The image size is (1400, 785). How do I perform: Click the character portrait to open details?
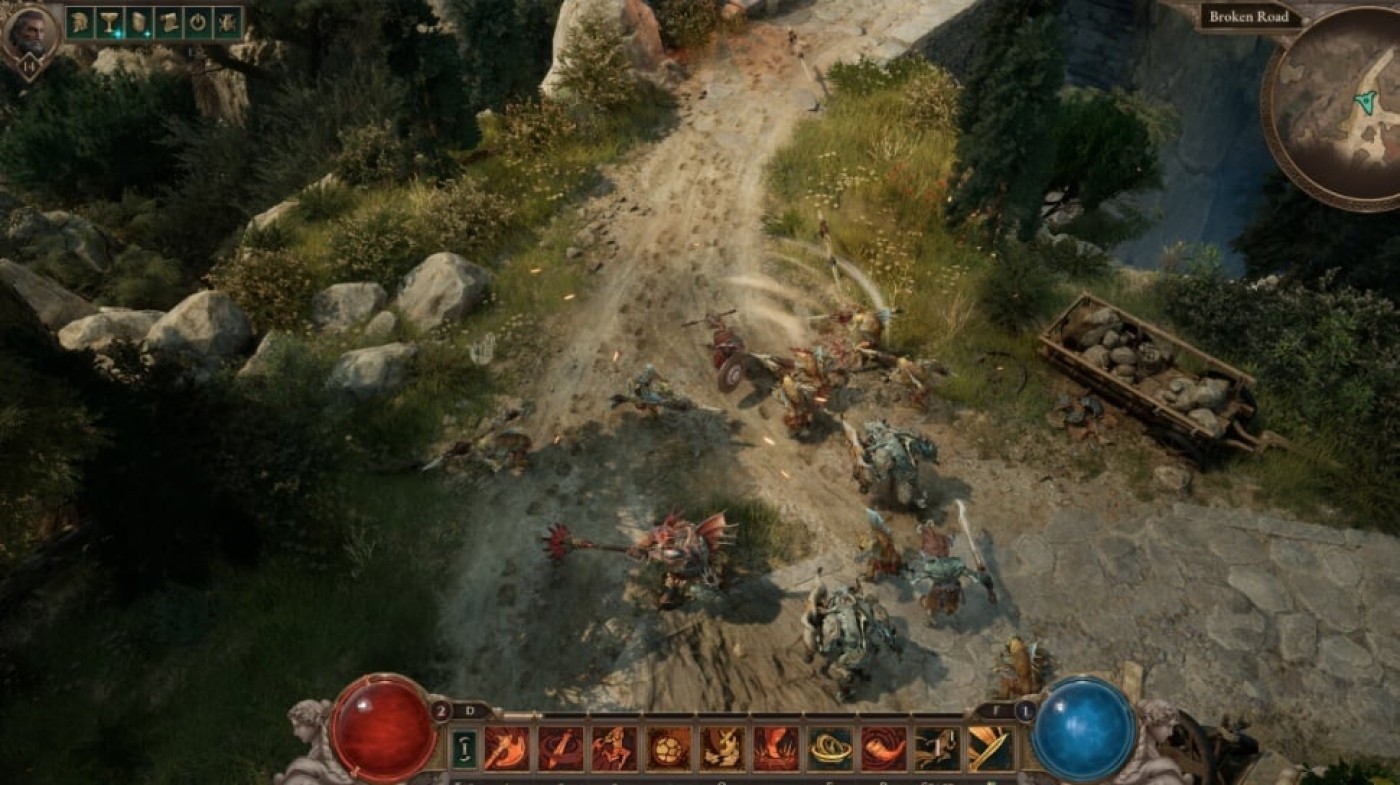coord(33,28)
